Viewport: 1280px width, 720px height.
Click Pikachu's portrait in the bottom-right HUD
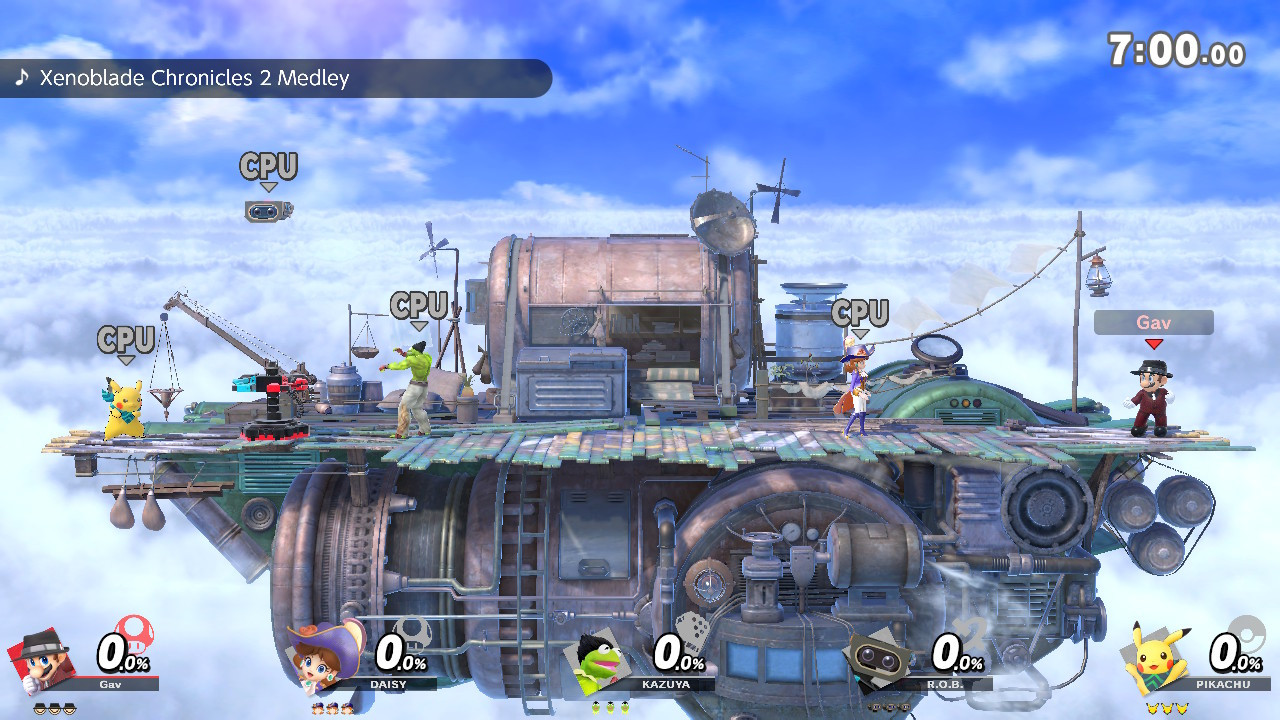(1155, 660)
